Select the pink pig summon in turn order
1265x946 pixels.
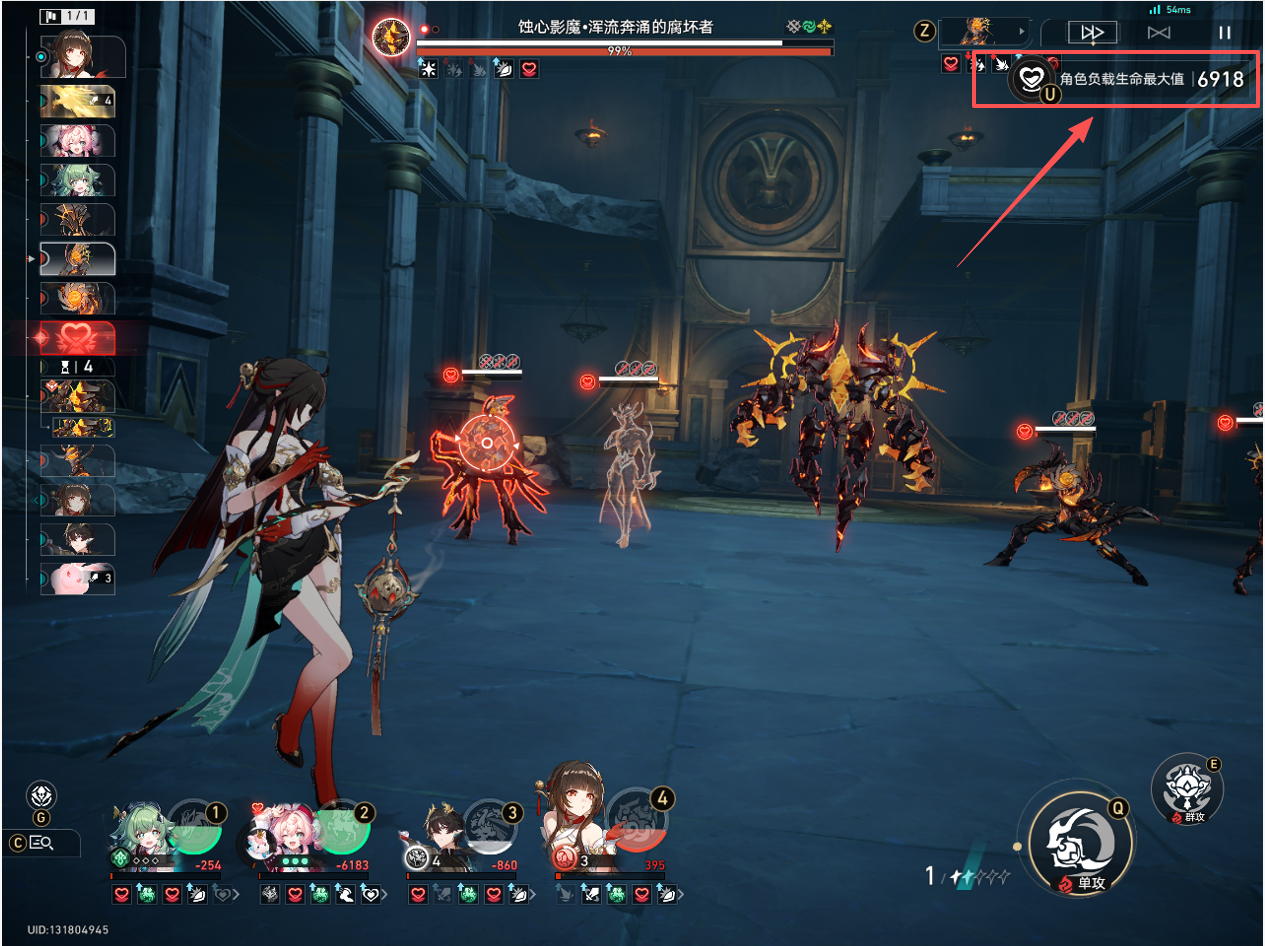coord(77,579)
